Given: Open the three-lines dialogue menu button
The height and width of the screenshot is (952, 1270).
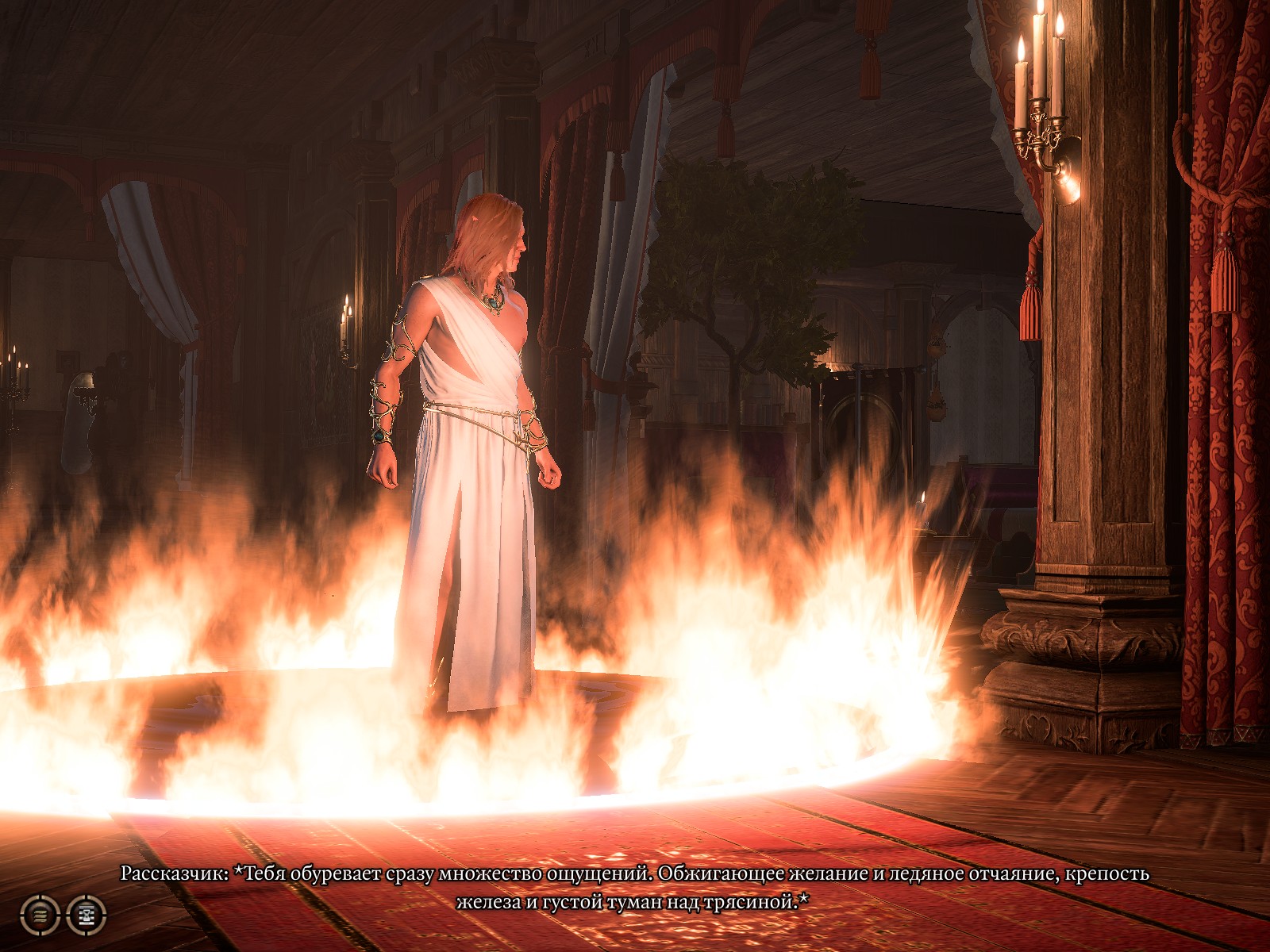Looking at the screenshot, I should pyautogui.click(x=39, y=915).
